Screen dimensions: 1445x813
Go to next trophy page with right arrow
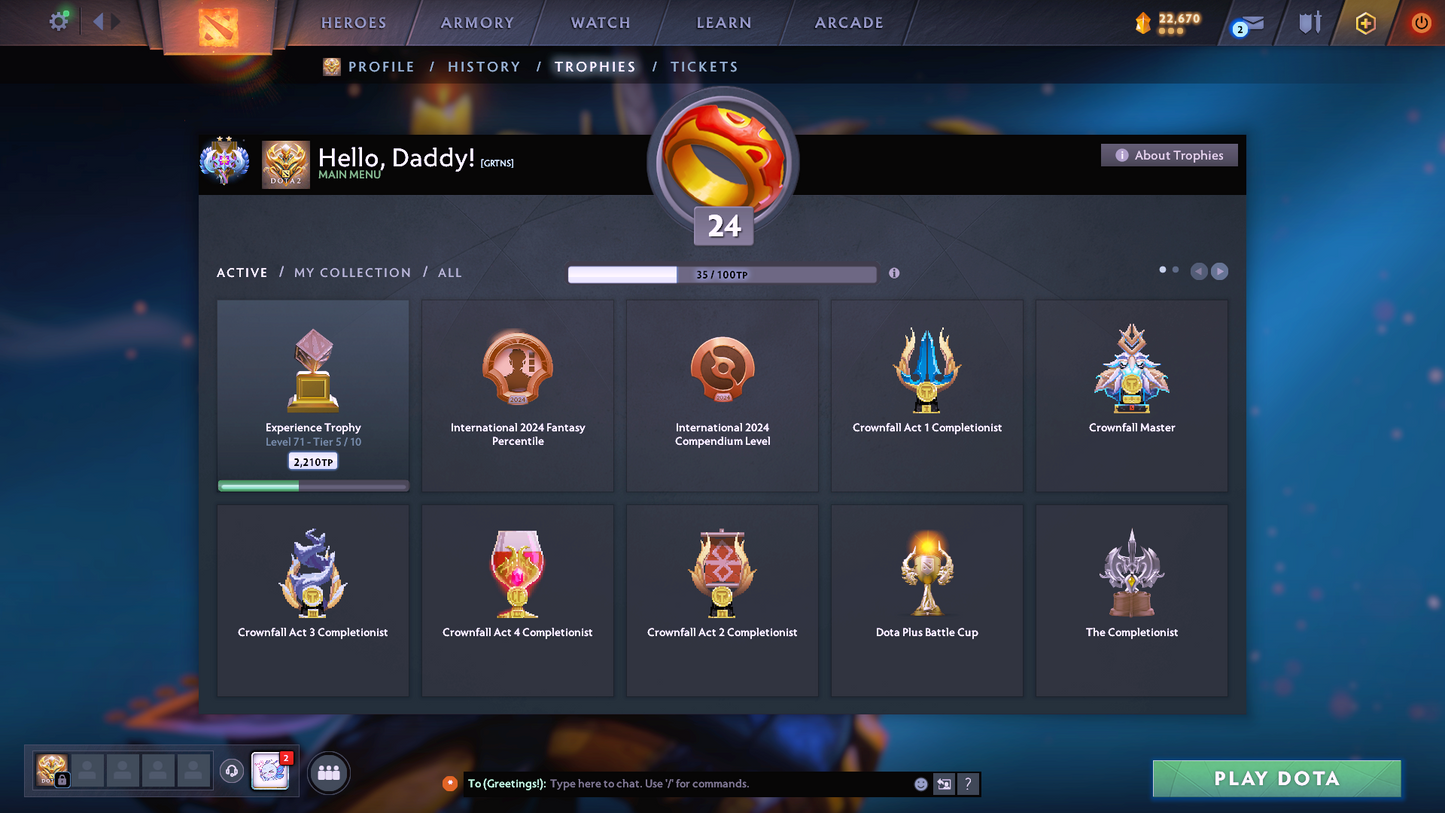click(x=1219, y=271)
